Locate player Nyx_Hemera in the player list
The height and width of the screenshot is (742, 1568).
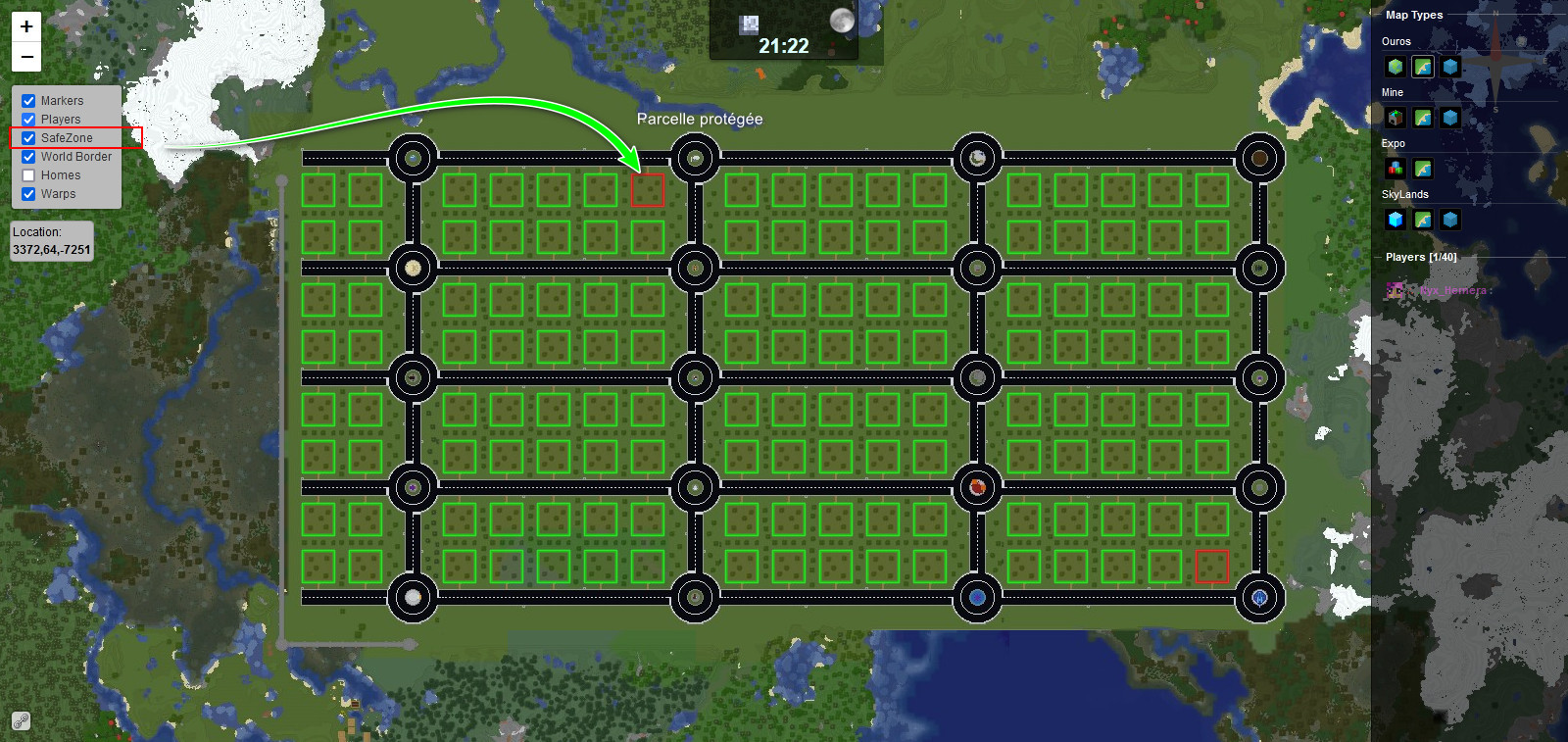point(1454,290)
